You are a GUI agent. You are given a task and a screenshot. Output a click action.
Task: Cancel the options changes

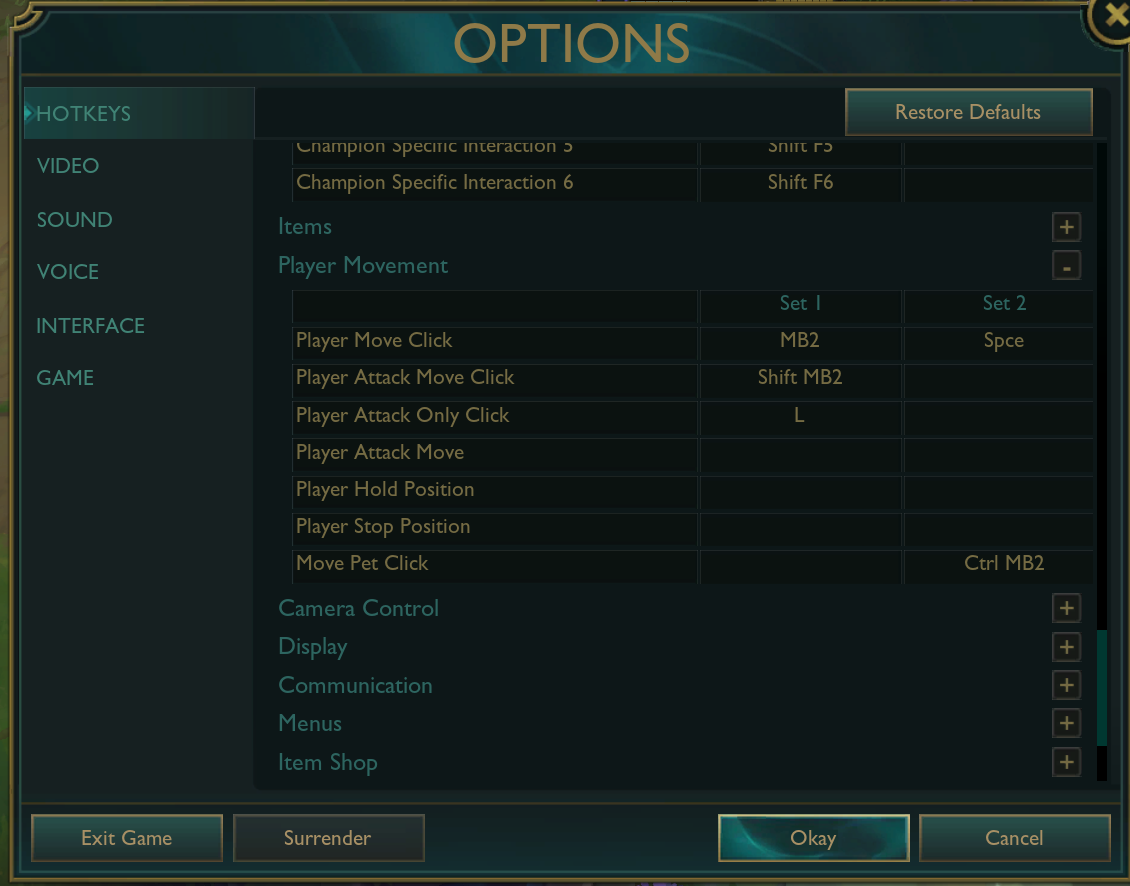pyautogui.click(x=1014, y=838)
